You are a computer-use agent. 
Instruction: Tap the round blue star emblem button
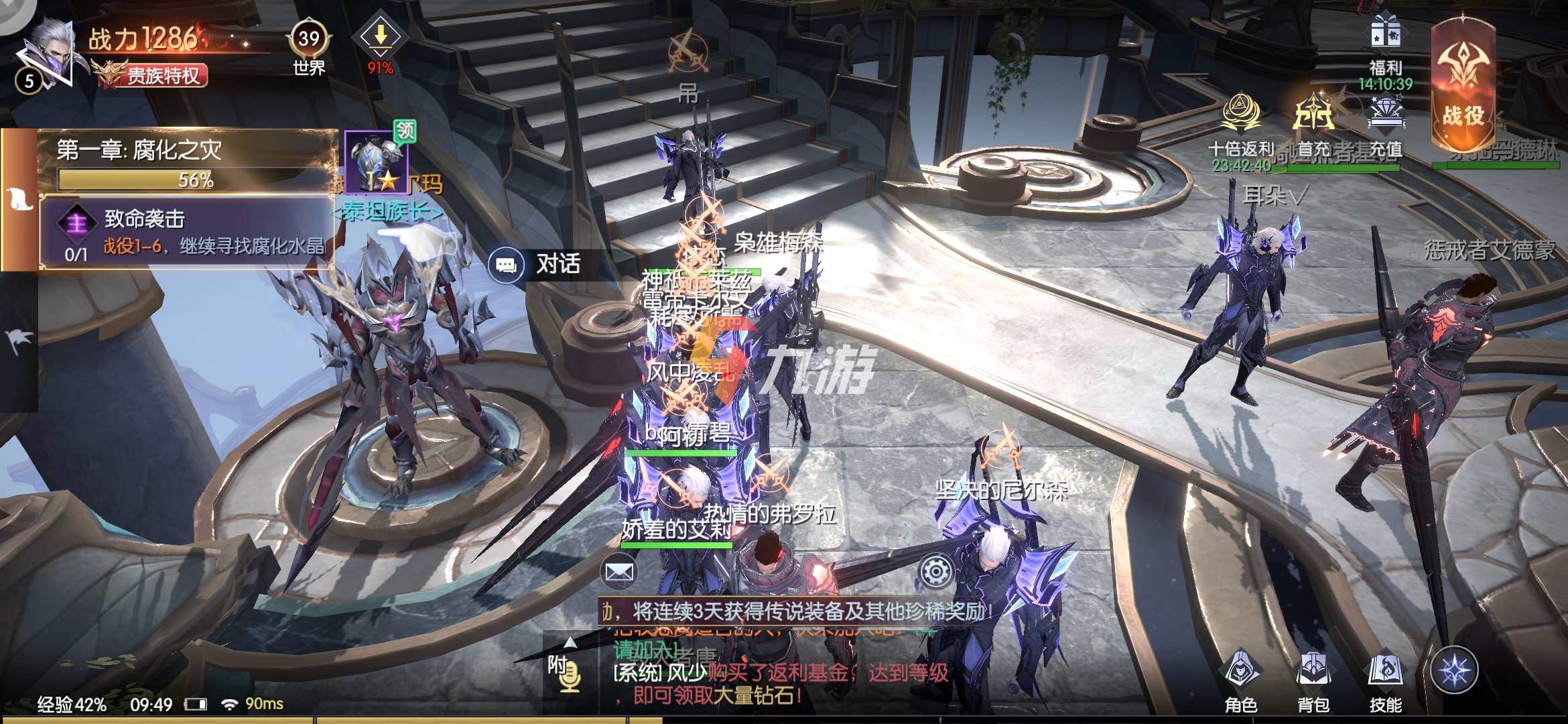[x=1454, y=670]
